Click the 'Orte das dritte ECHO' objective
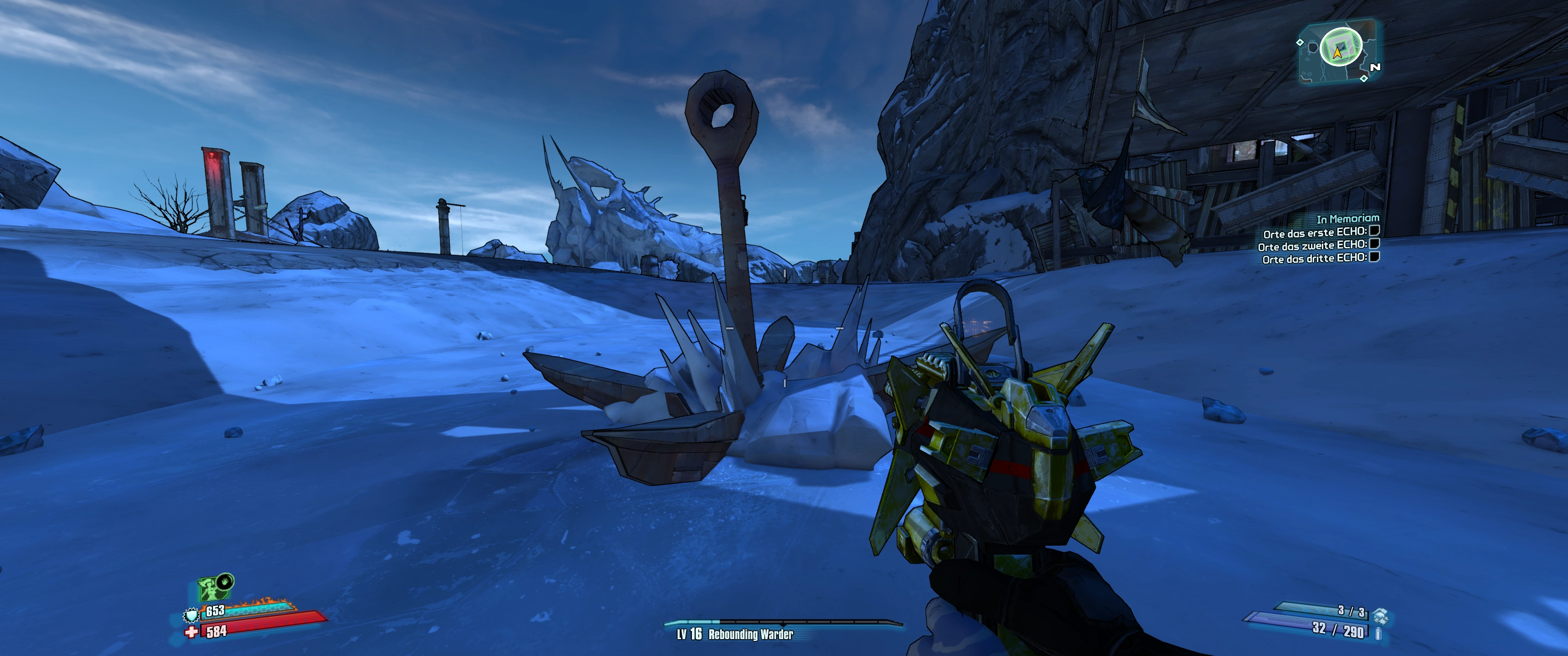 [x=1314, y=259]
